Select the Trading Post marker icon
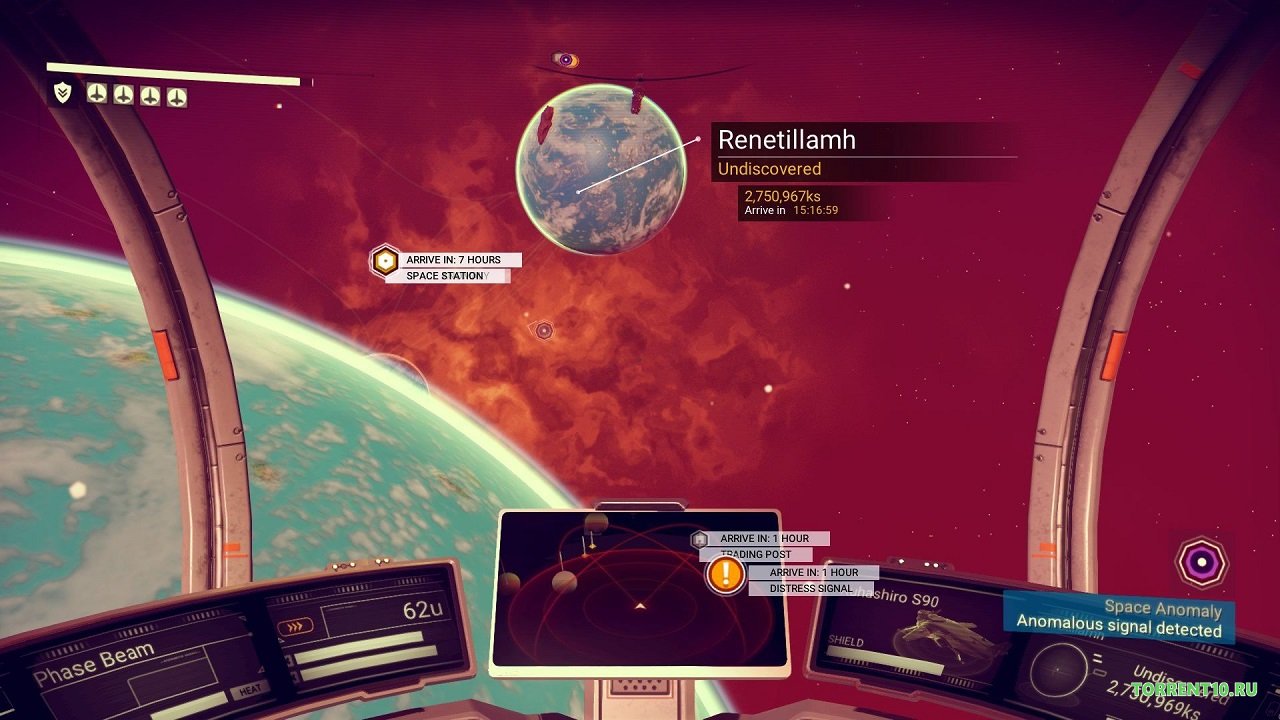The width and height of the screenshot is (1280, 720). (x=700, y=539)
